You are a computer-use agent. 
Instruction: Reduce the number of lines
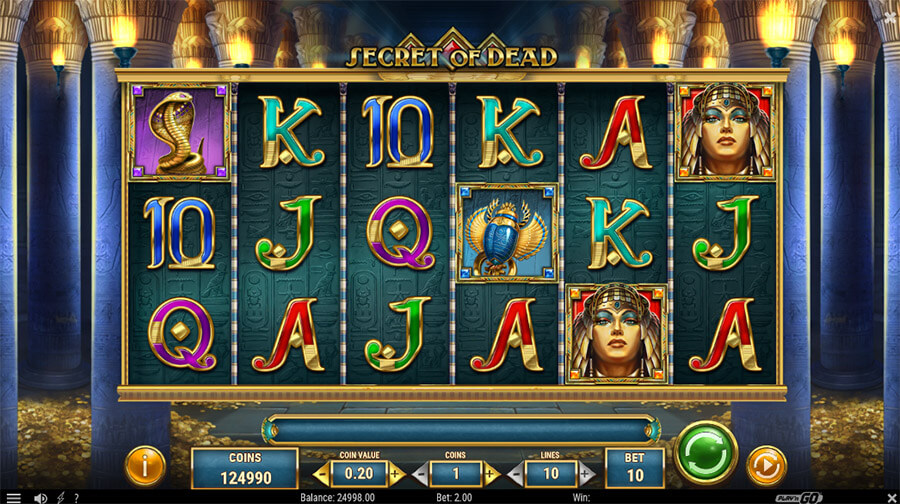coord(517,473)
